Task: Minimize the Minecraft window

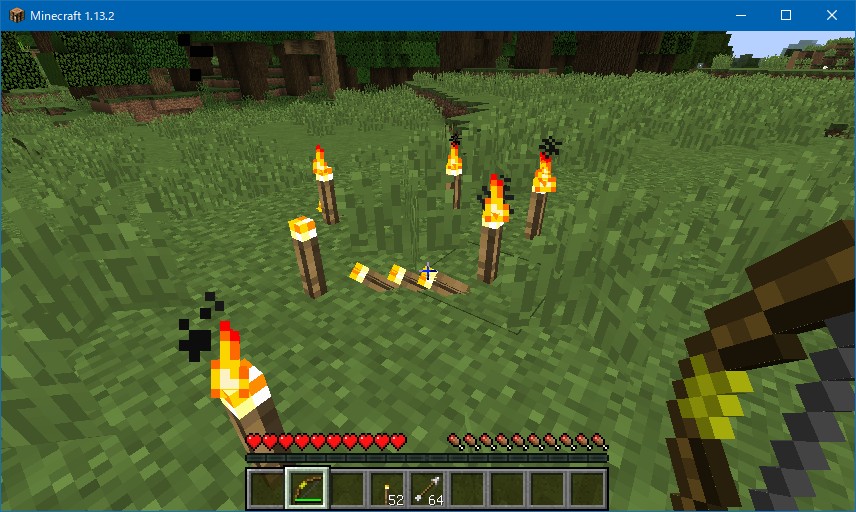Action: 740,15
